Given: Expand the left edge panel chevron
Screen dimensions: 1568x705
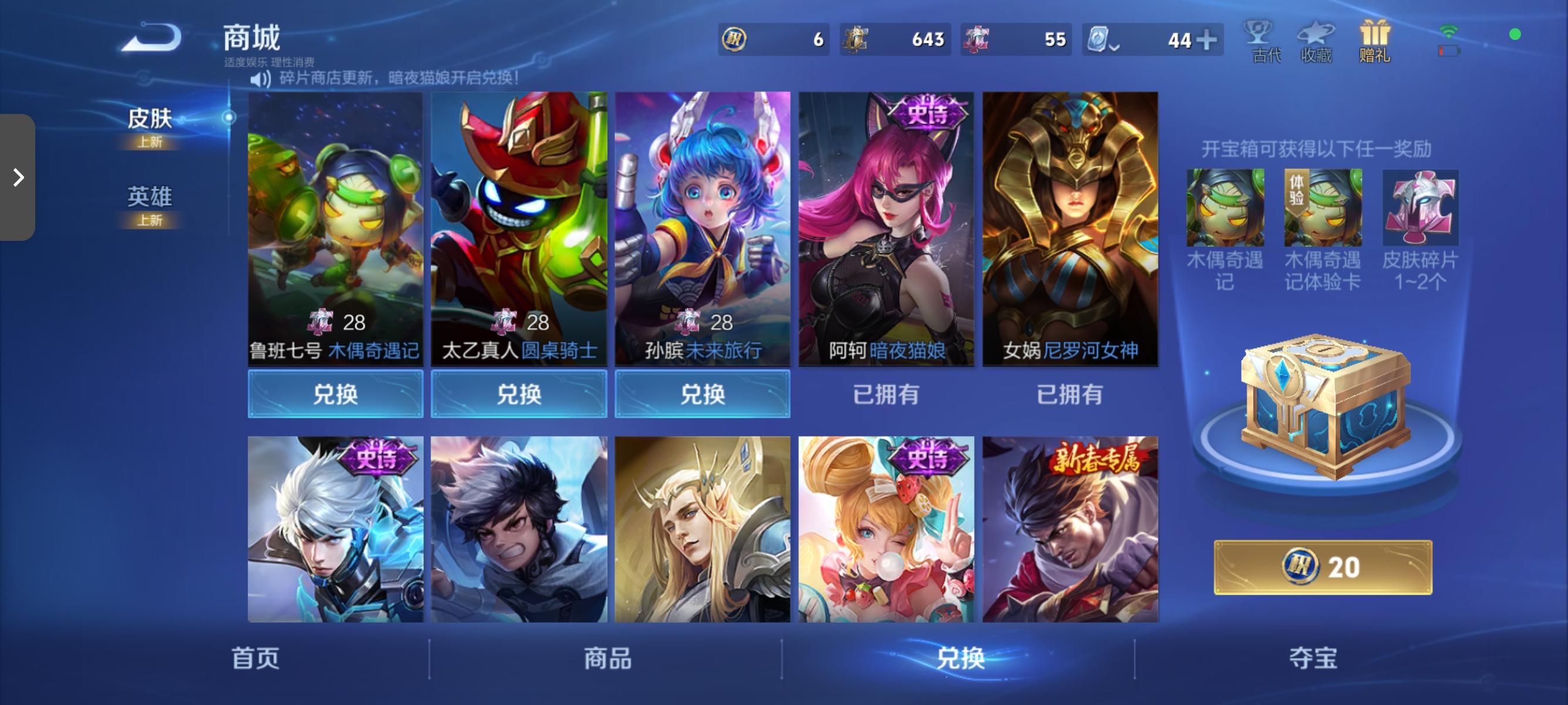Looking at the screenshot, I should coord(18,177).
